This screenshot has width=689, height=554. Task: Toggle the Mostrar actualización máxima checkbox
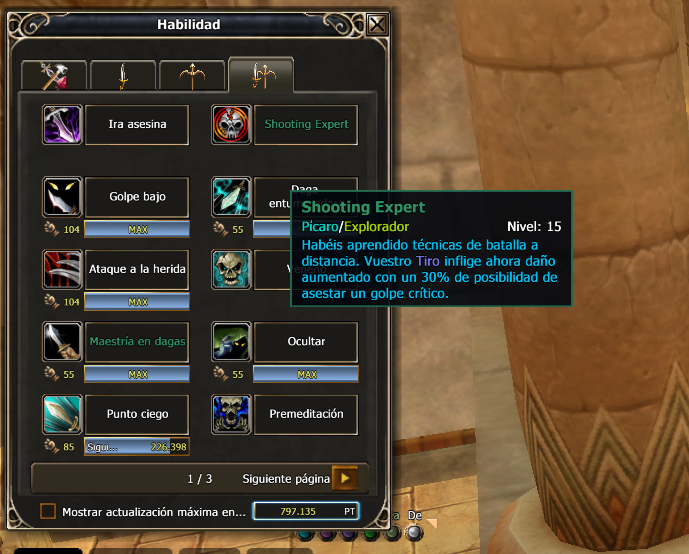coord(48,512)
